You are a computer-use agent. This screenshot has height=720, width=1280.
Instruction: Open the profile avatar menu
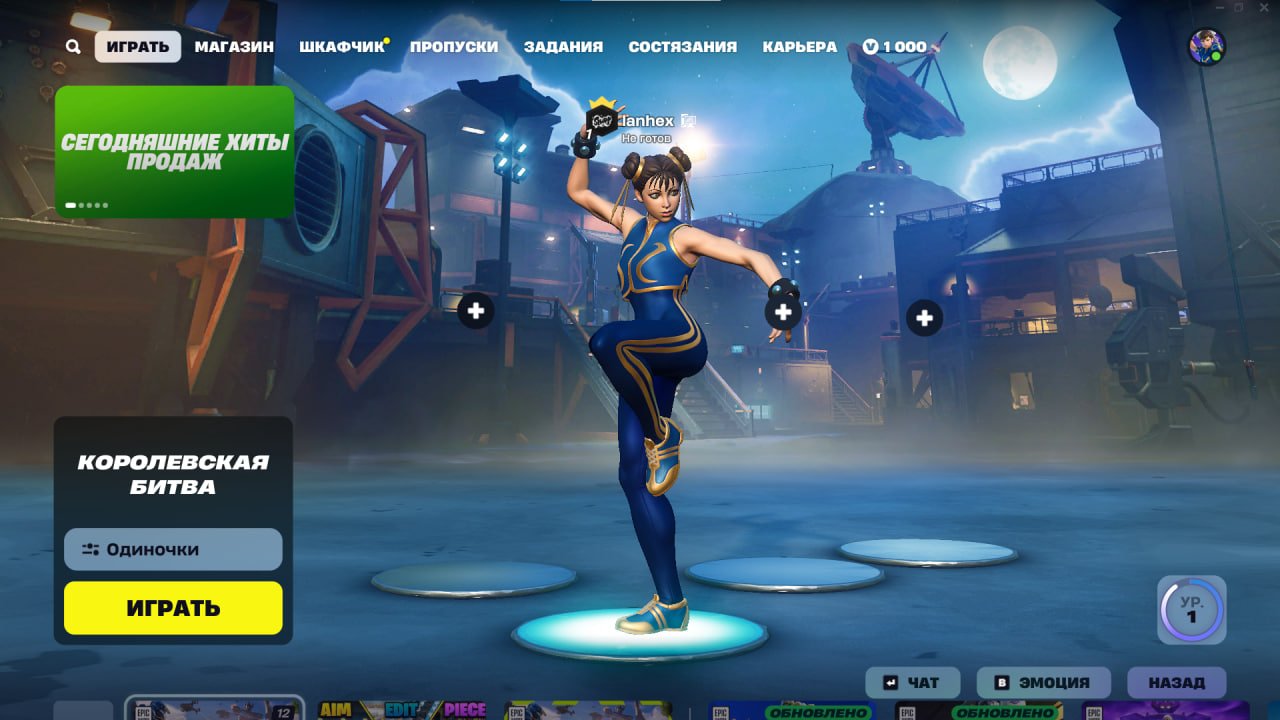point(1206,46)
